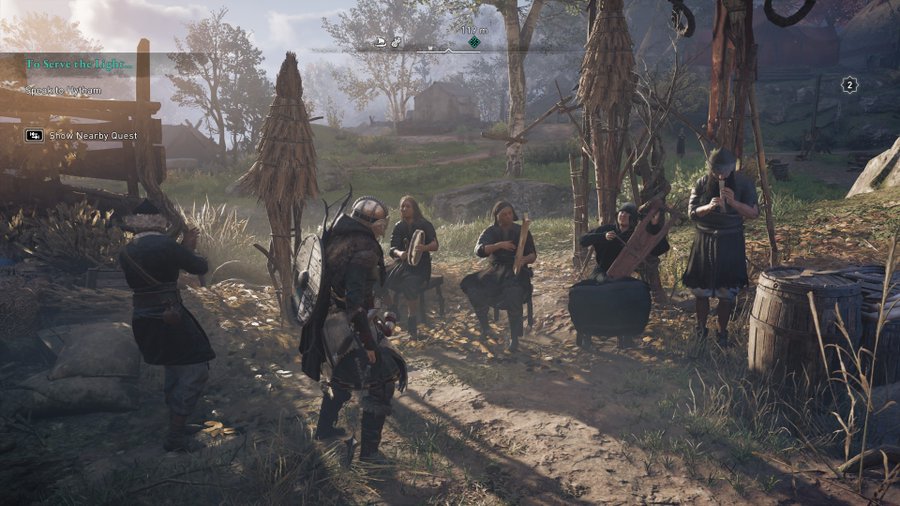900x506 pixels.
Task: Click the green quest marker on the compass
Action: click(474, 42)
